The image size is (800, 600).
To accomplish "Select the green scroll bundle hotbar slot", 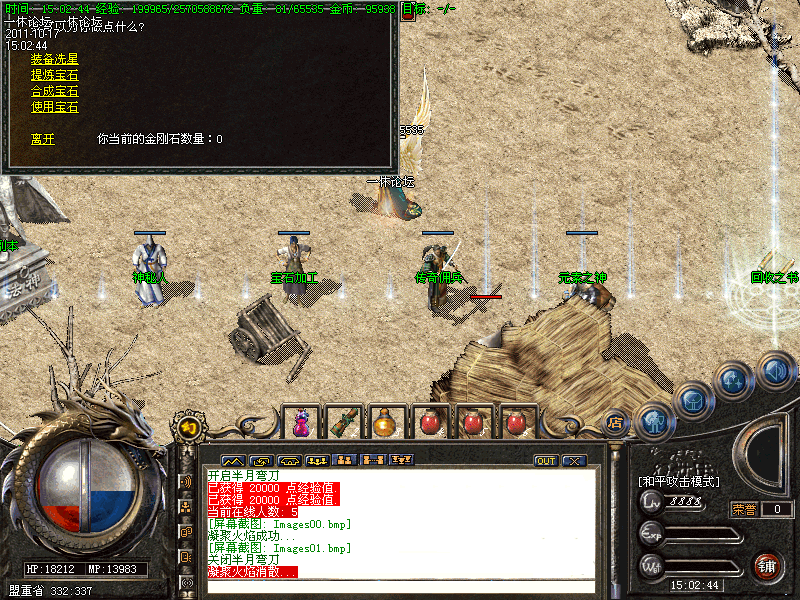I will pyautogui.click(x=342, y=423).
